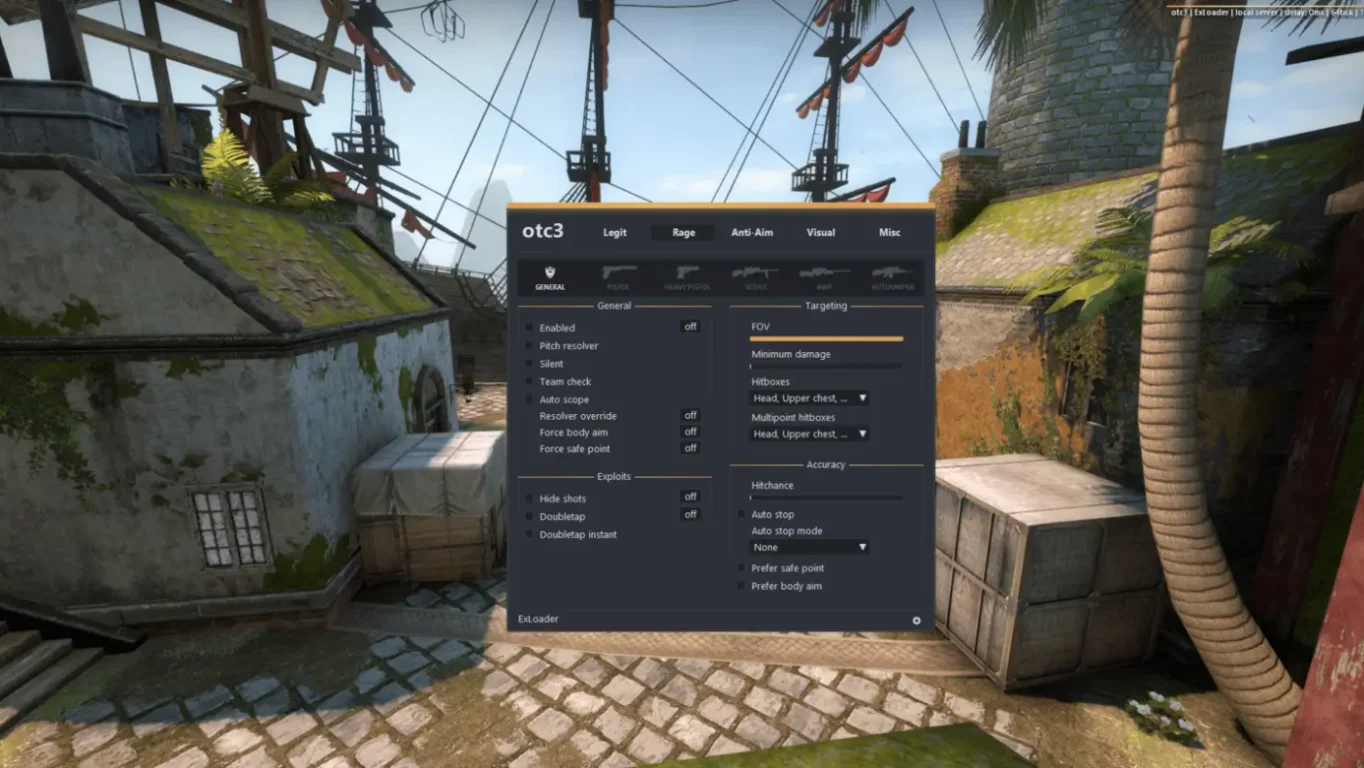Switch to the Scout weapon category
Viewport: 1364px width, 768px height.
point(755,277)
